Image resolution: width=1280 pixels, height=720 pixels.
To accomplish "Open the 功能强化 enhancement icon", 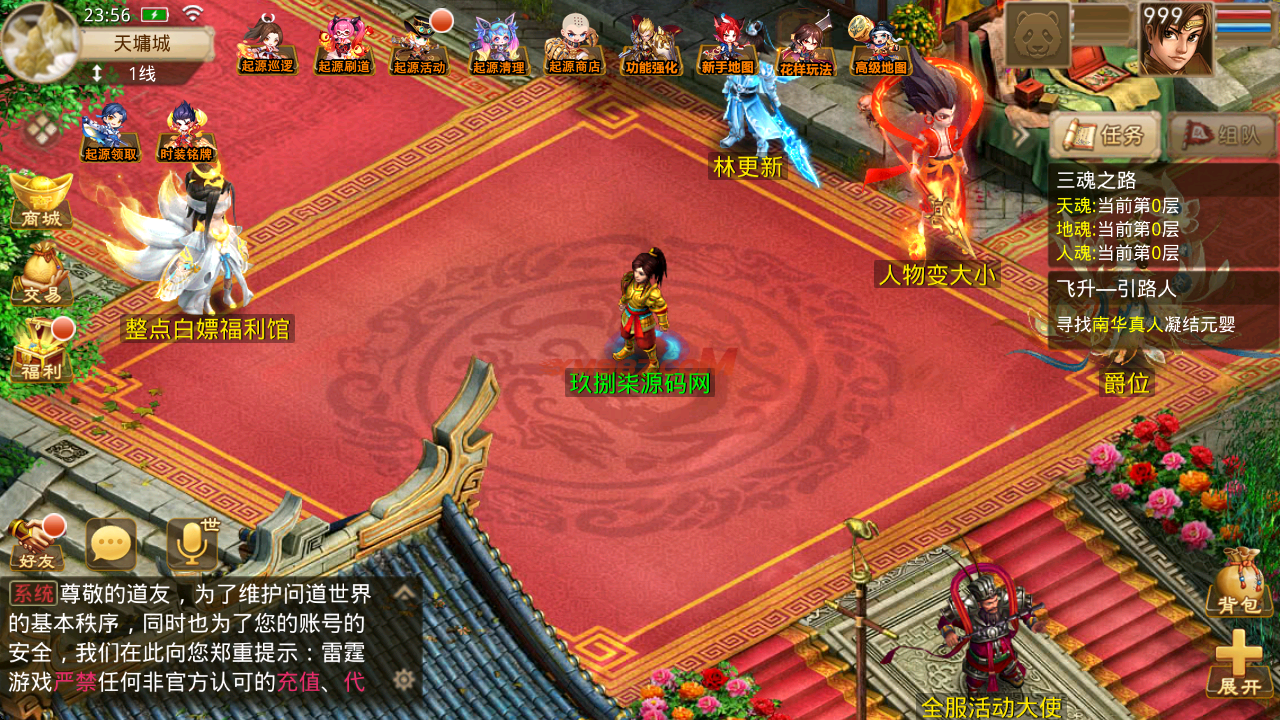I will 651,46.
